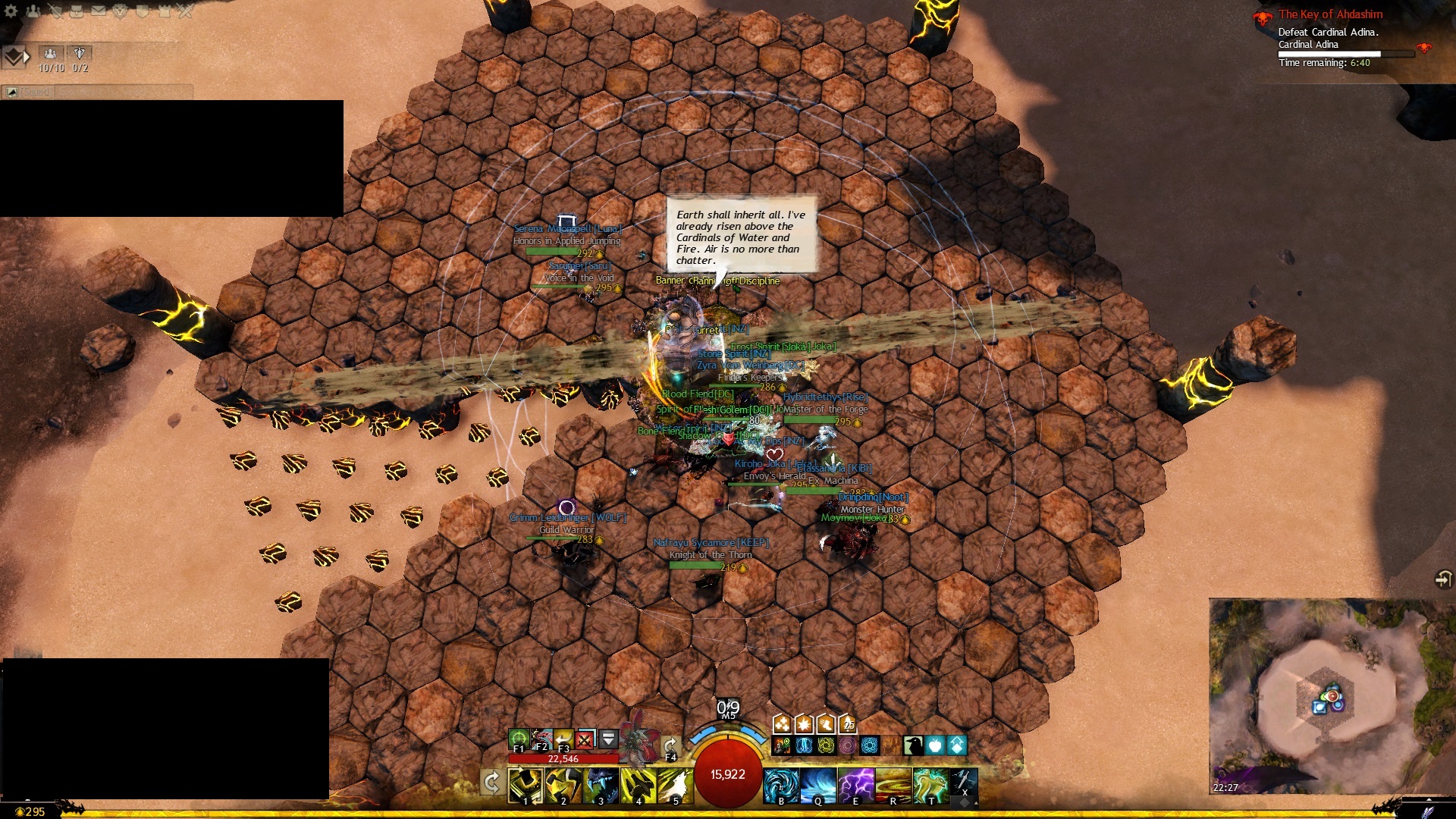
Task: Use the white wolf skill in slot 5
Action: pos(675,786)
